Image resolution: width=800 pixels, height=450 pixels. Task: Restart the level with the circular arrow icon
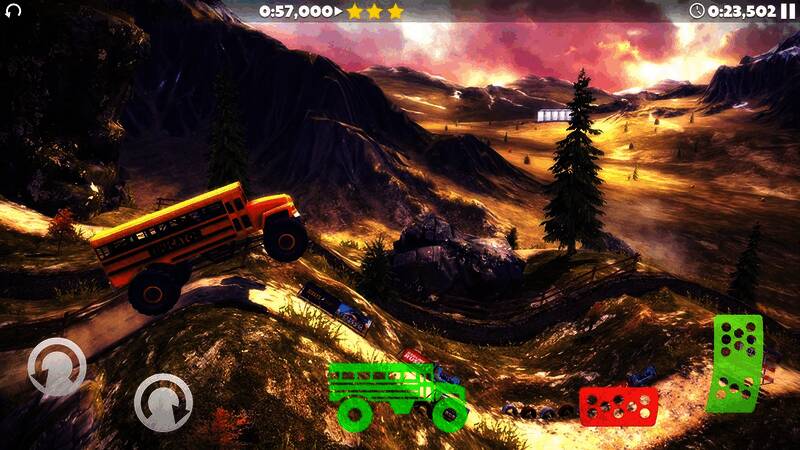point(12,11)
